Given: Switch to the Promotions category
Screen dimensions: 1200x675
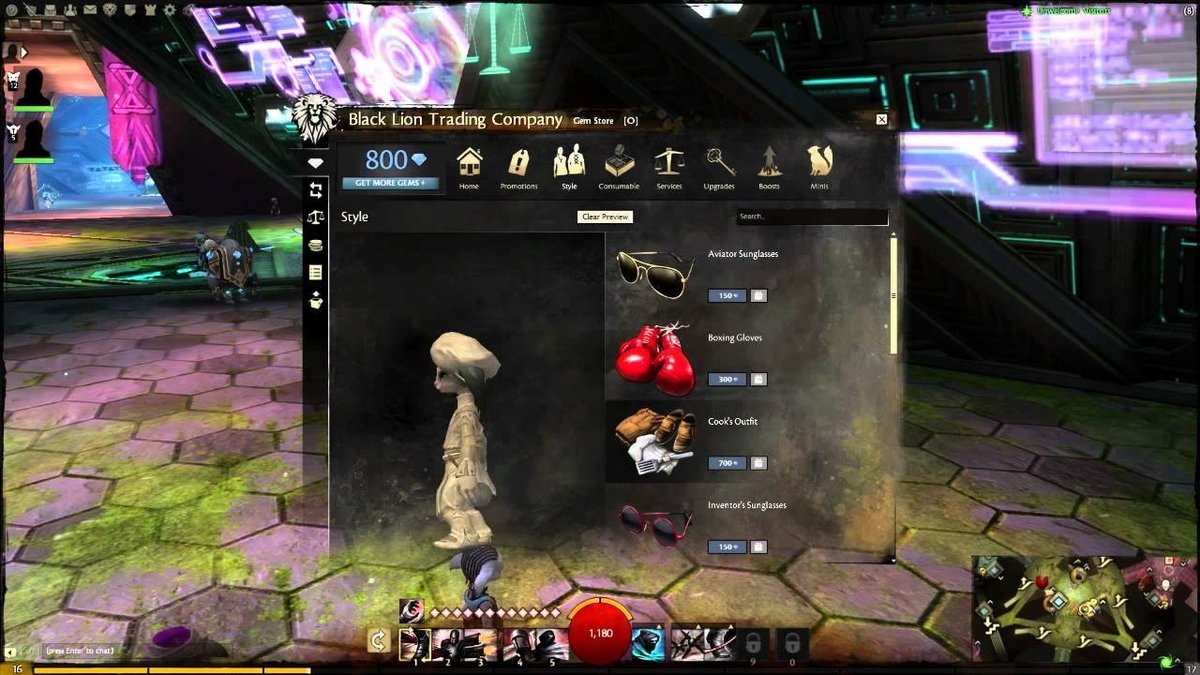Looking at the screenshot, I should point(518,167).
